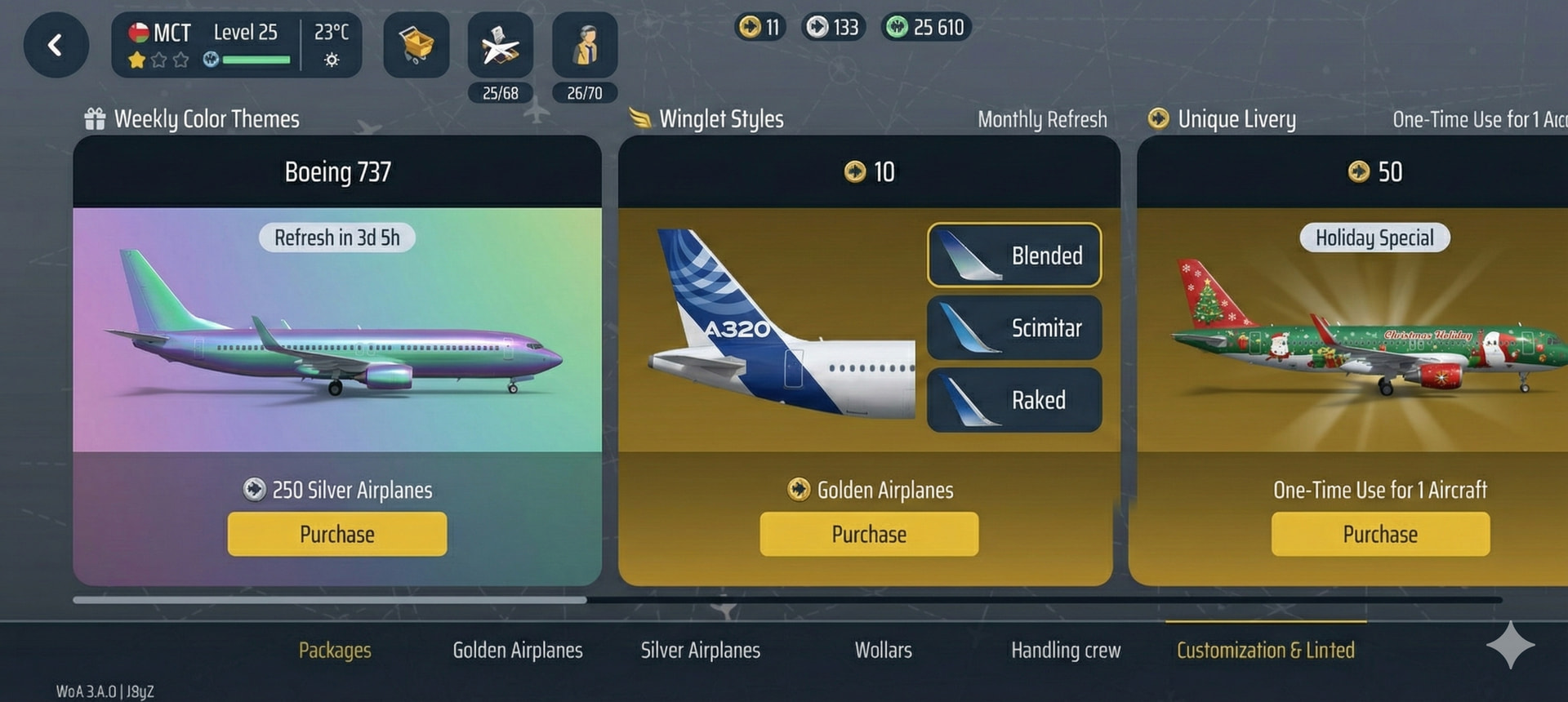Viewport: 1568px width, 702px height.
Task: Open the shopping cart shop icon
Action: (x=416, y=45)
